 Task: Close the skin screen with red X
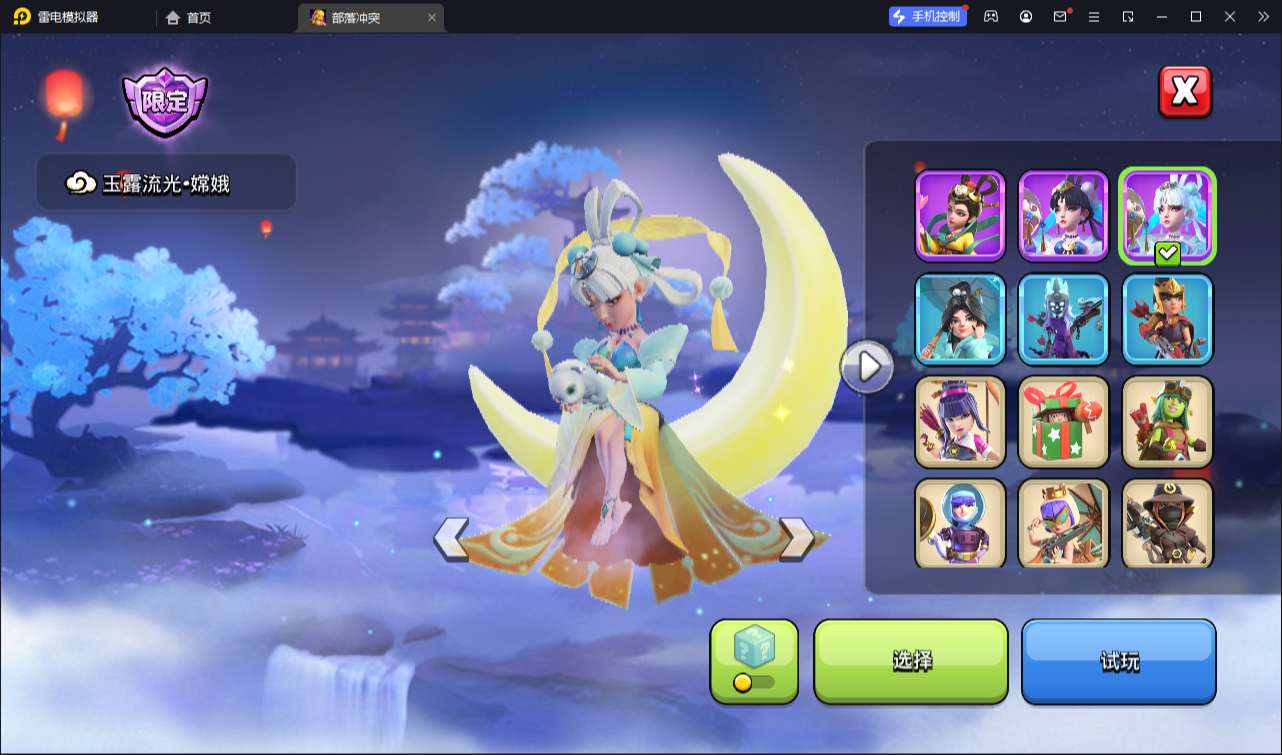click(1185, 92)
